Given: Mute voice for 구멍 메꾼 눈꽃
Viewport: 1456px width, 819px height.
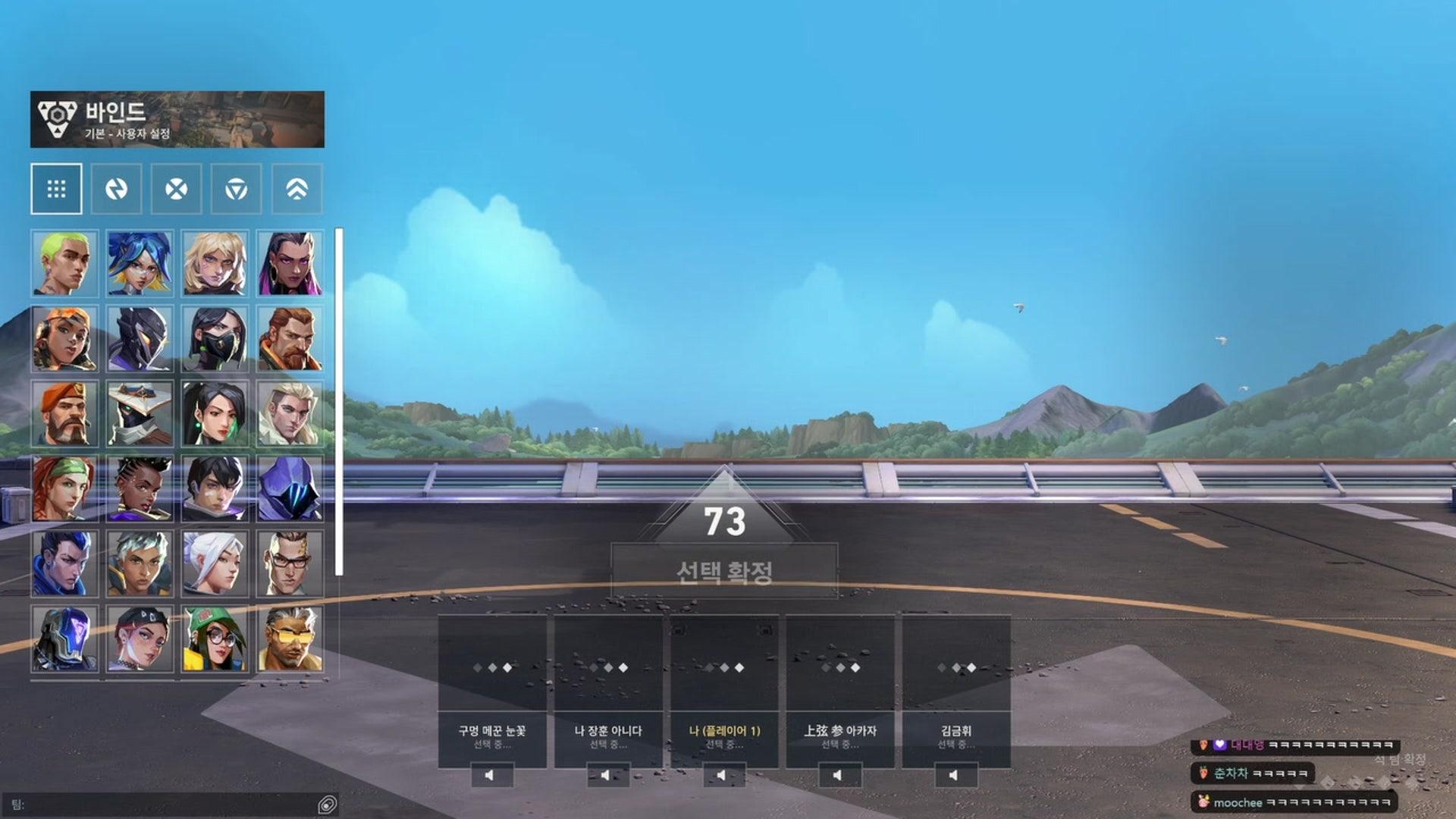Looking at the screenshot, I should [x=489, y=774].
